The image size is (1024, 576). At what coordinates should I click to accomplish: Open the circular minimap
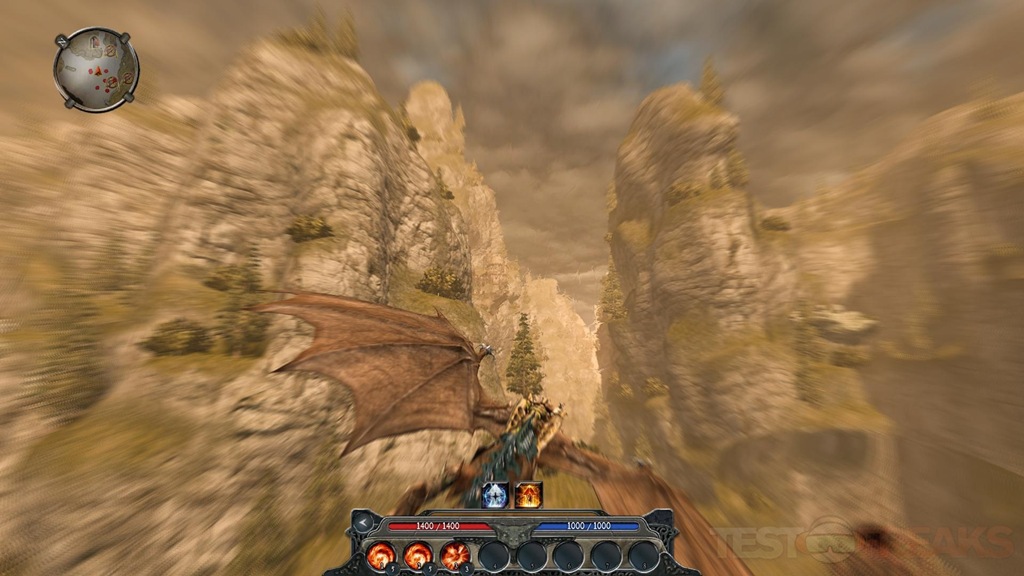(x=96, y=69)
